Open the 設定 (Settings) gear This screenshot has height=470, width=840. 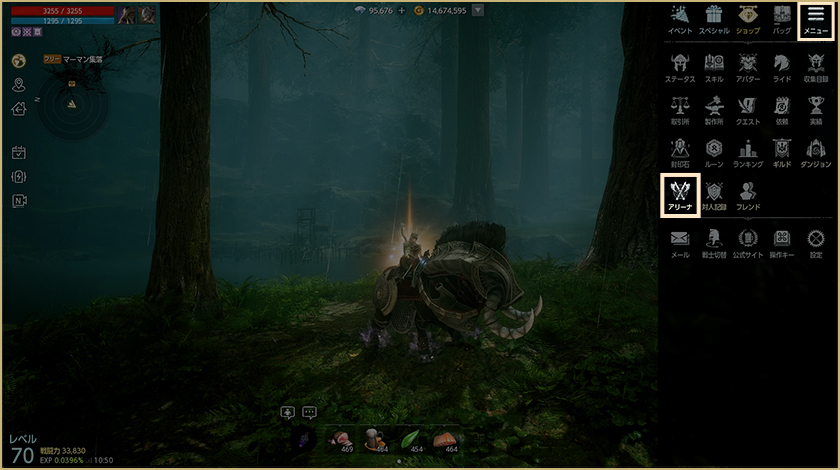816,242
